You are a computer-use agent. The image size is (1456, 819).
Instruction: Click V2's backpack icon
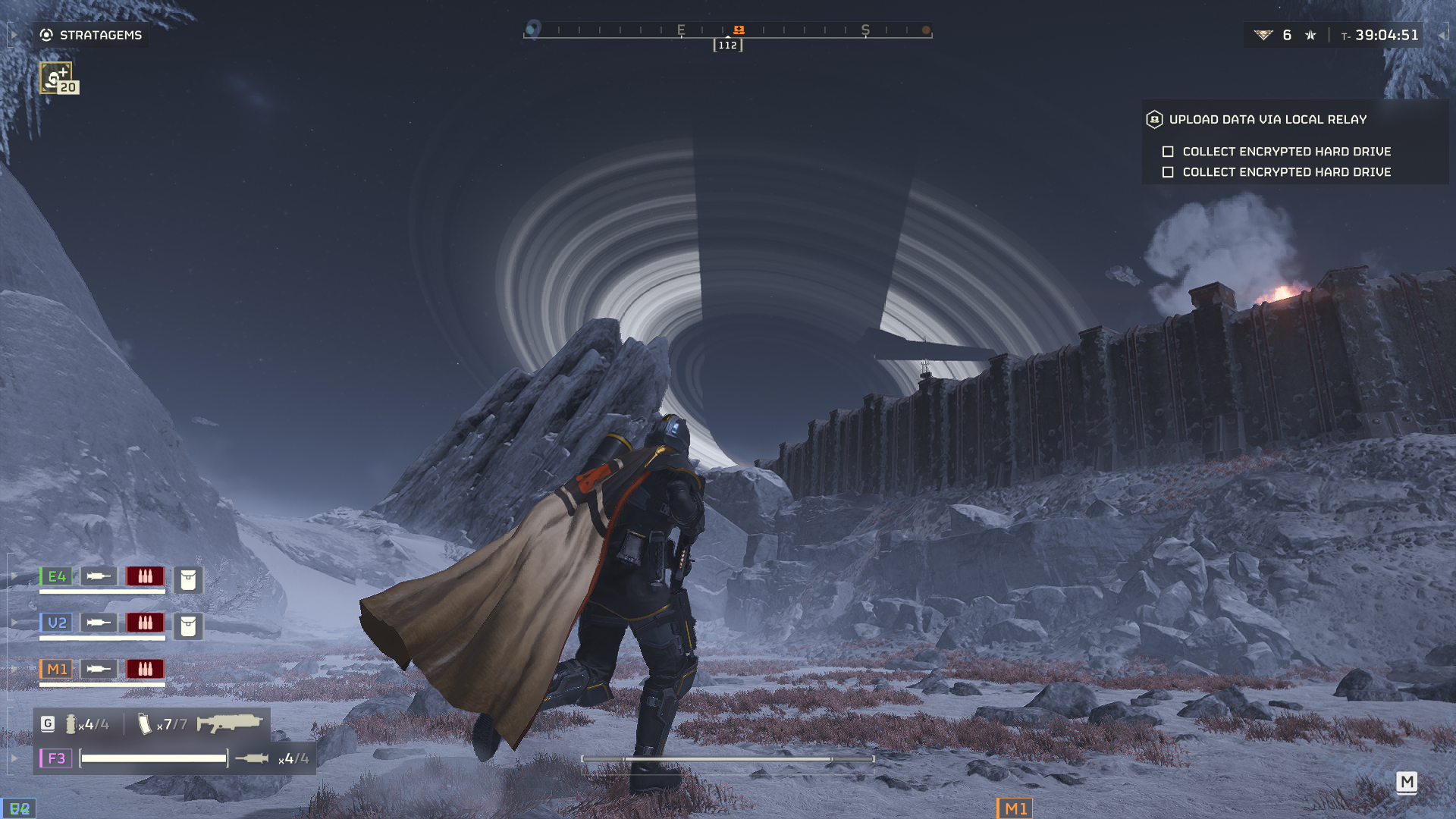click(188, 626)
